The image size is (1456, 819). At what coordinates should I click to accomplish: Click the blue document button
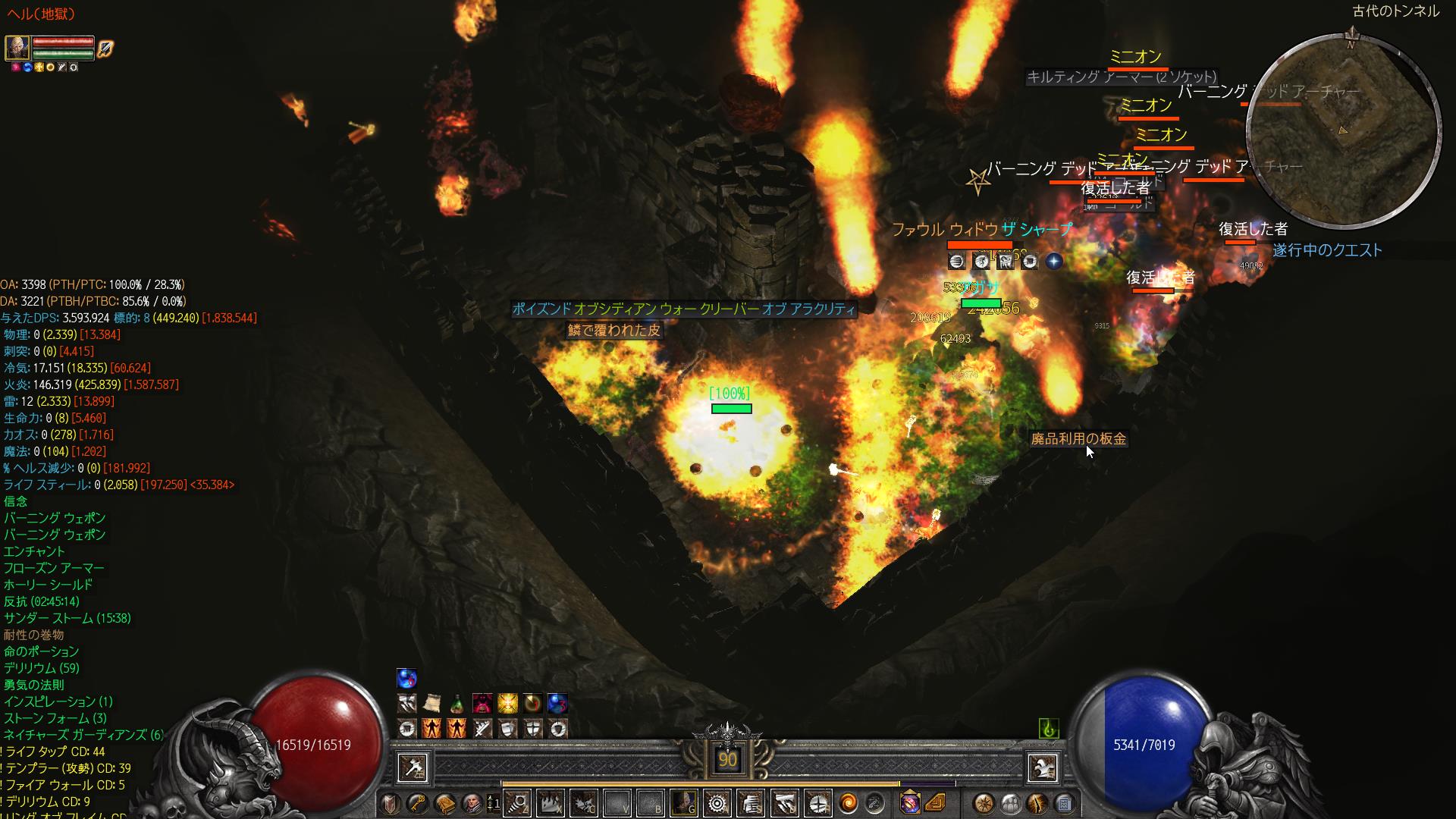[x=1064, y=803]
